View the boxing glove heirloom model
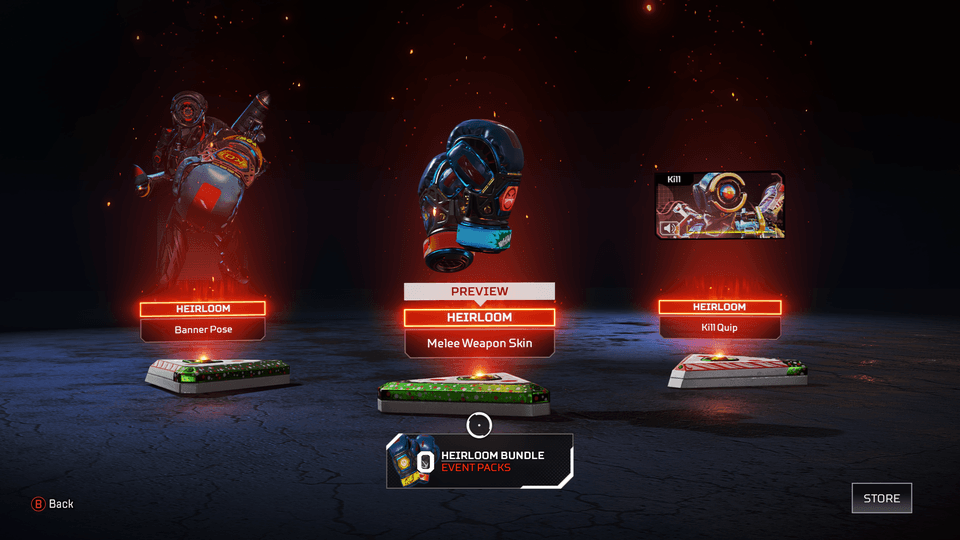960x540 pixels. [x=470, y=195]
